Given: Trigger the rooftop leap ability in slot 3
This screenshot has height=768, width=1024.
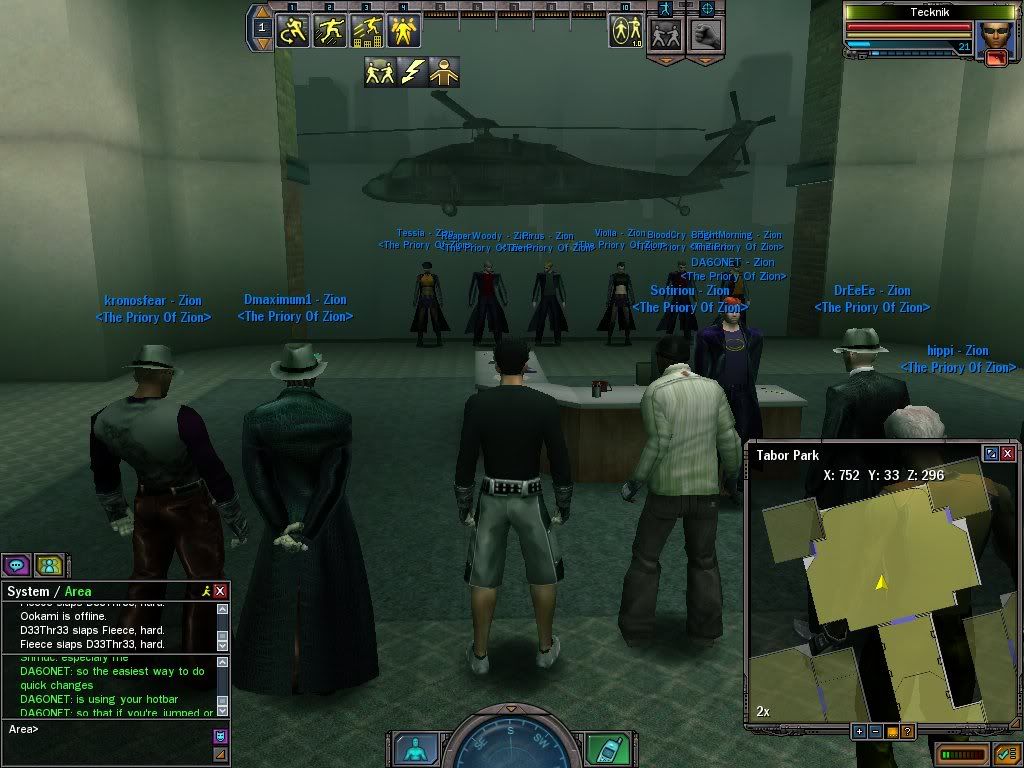Looking at the screenshot, I should (x=366, y=30).
